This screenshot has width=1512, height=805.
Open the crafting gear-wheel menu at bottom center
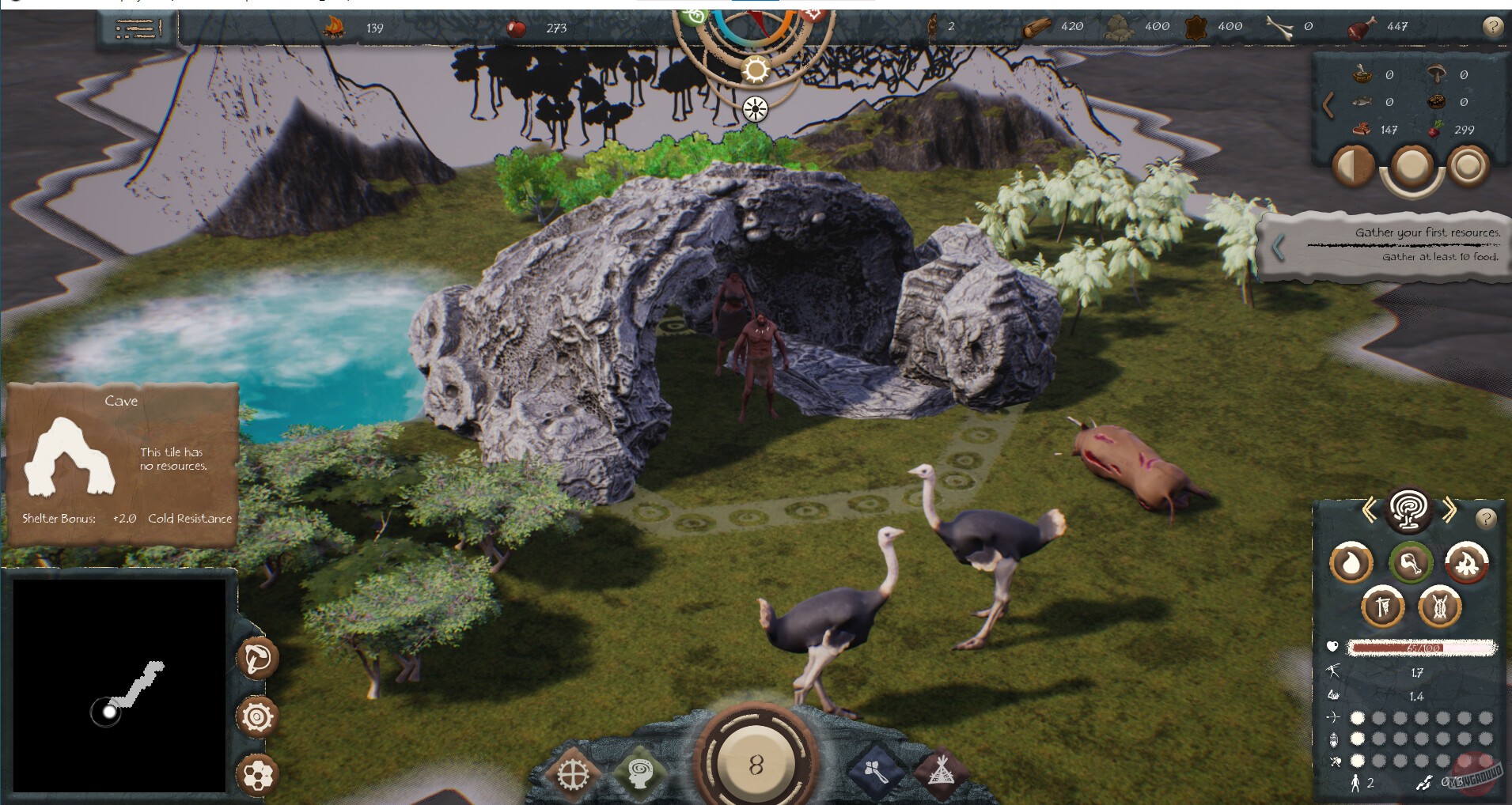point(572,773)
